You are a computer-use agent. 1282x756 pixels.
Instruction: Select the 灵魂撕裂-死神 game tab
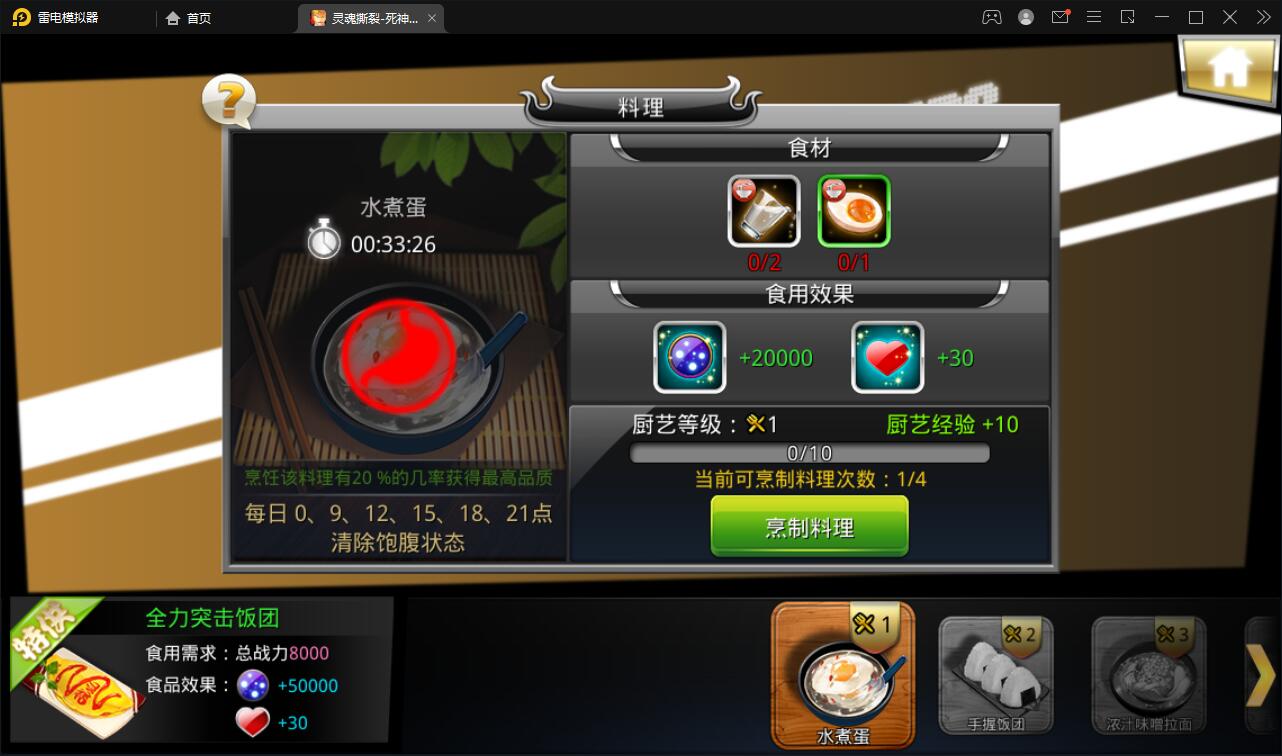(x=365, y=17)
